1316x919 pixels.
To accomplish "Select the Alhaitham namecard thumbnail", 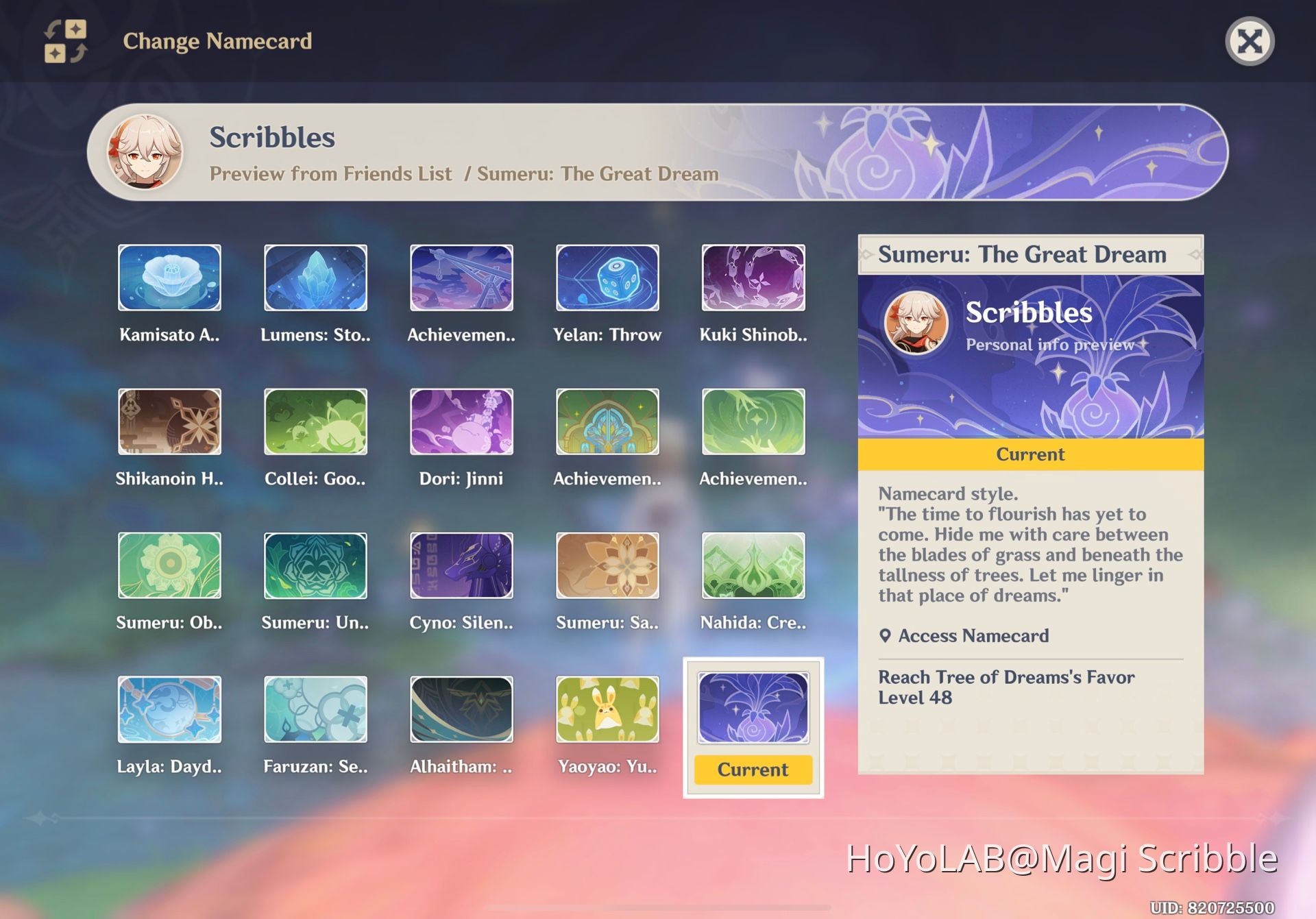I will [461, 711].
